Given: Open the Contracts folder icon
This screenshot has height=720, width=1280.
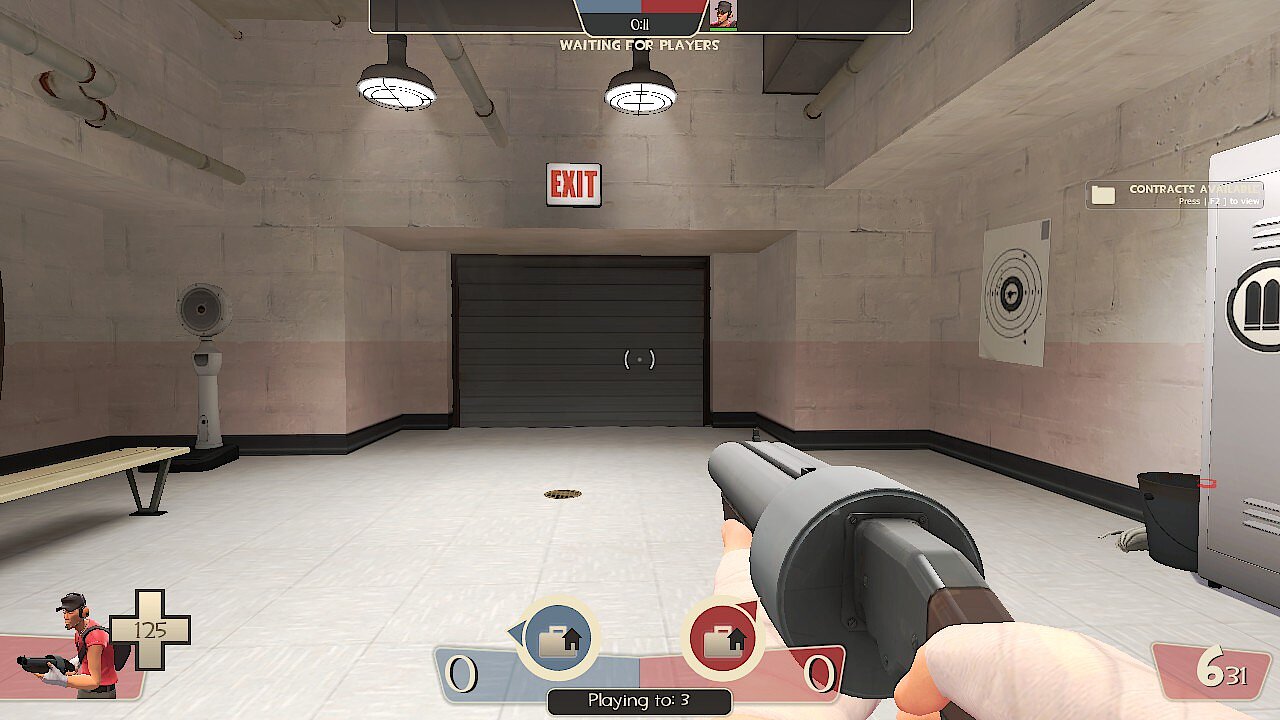Looking at the screenshot, I should (1104, 194).
